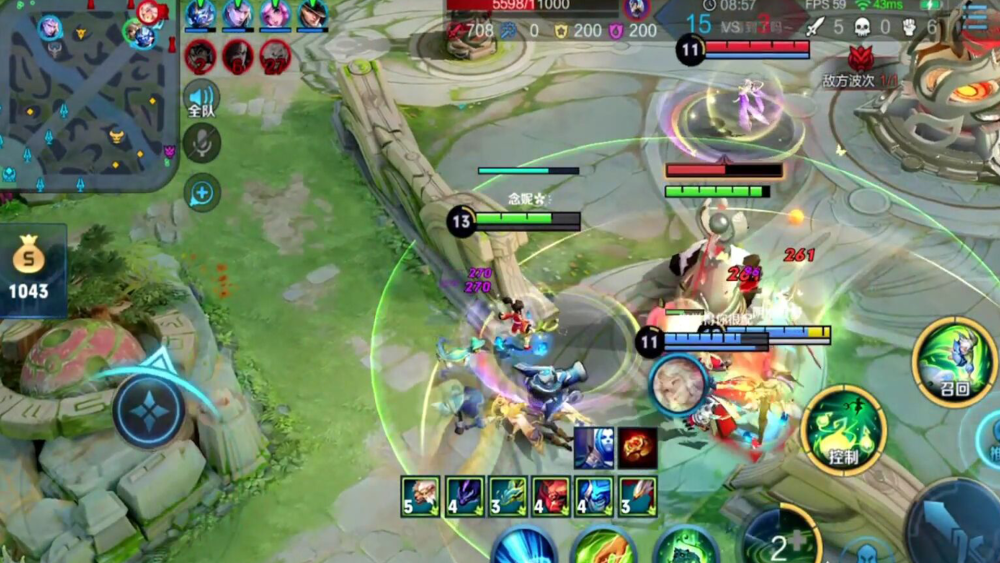
Task: Toggle the muted microphone button
Action: pyautogui.click(x=202, y=144)
